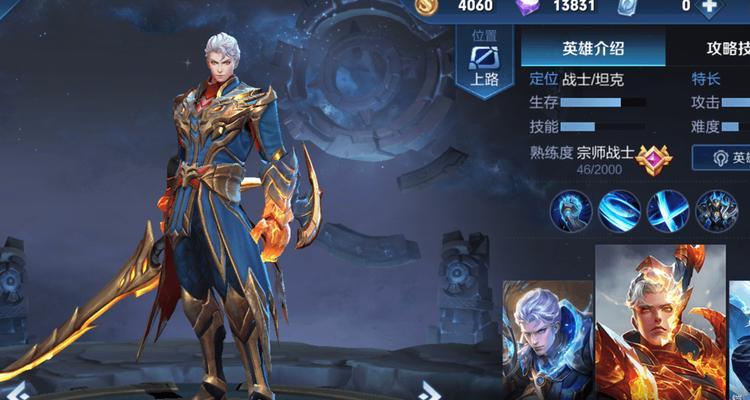
Task: Inspect the crossed blue blades skill
Action: click(x=667, y=211)
